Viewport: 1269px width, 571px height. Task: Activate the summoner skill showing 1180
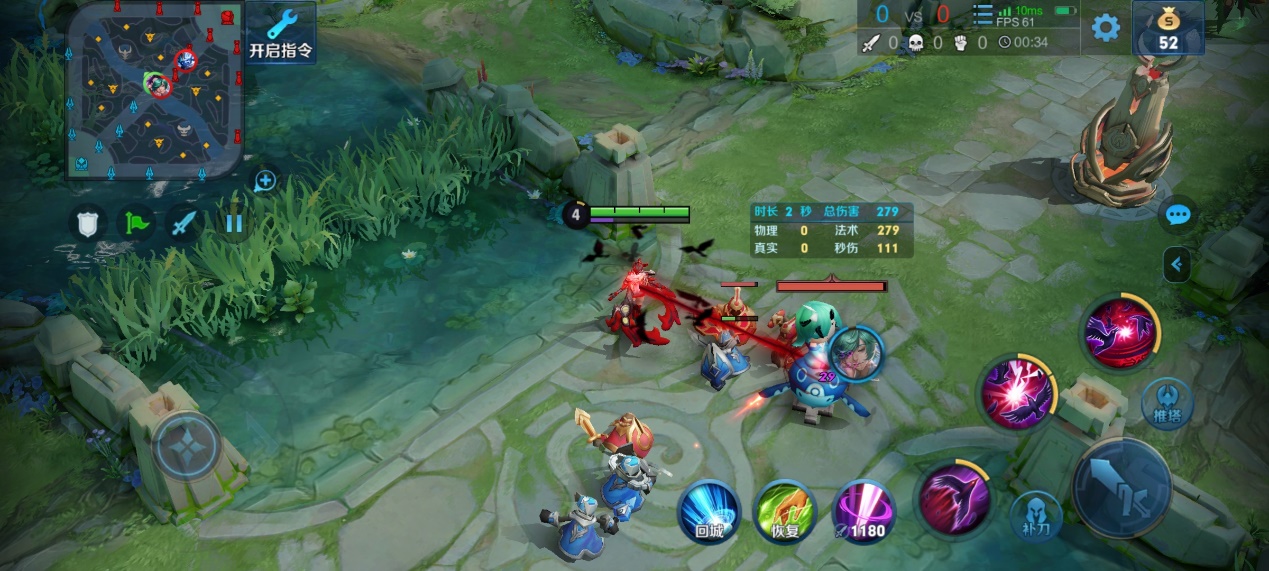point(861,510)
